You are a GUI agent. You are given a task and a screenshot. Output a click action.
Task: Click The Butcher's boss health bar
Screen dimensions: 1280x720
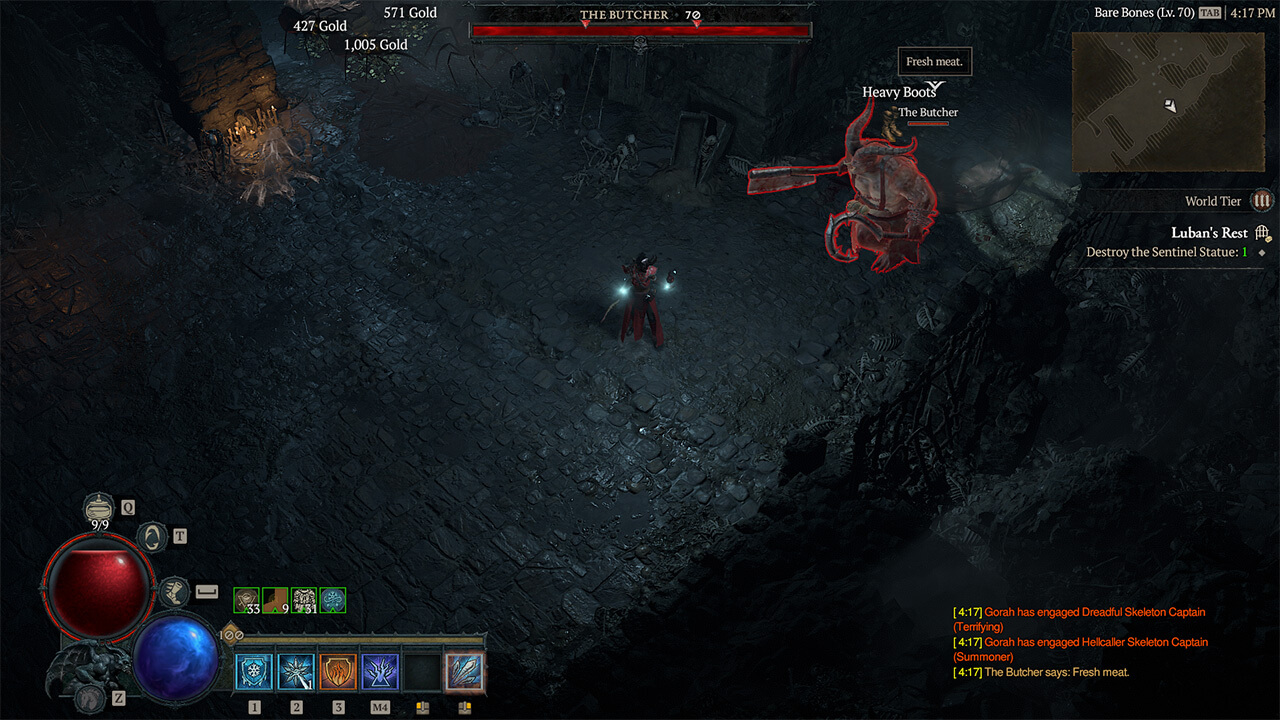[640, 28]
